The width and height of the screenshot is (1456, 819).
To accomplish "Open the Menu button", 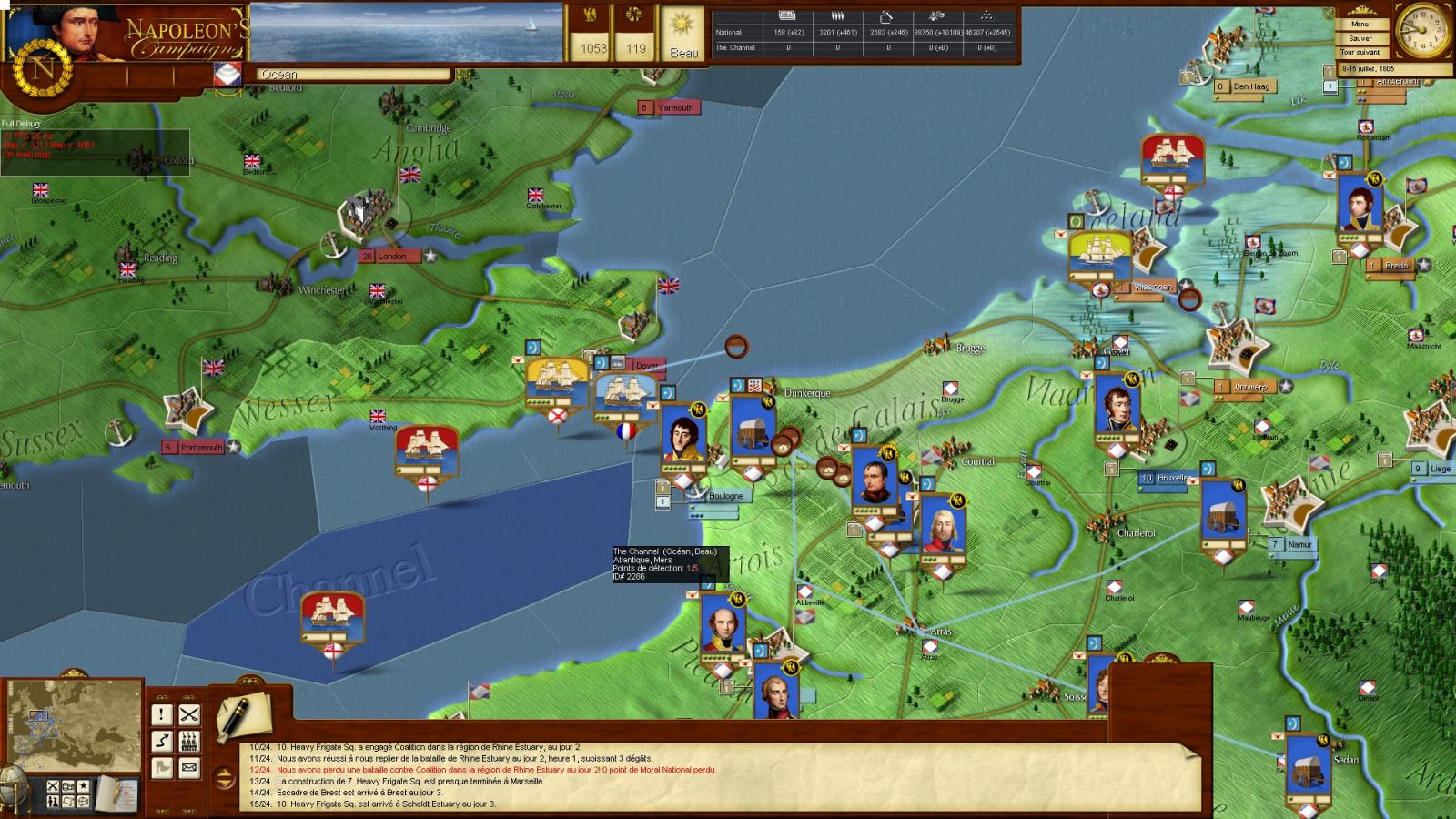I will coord(1360,25).
